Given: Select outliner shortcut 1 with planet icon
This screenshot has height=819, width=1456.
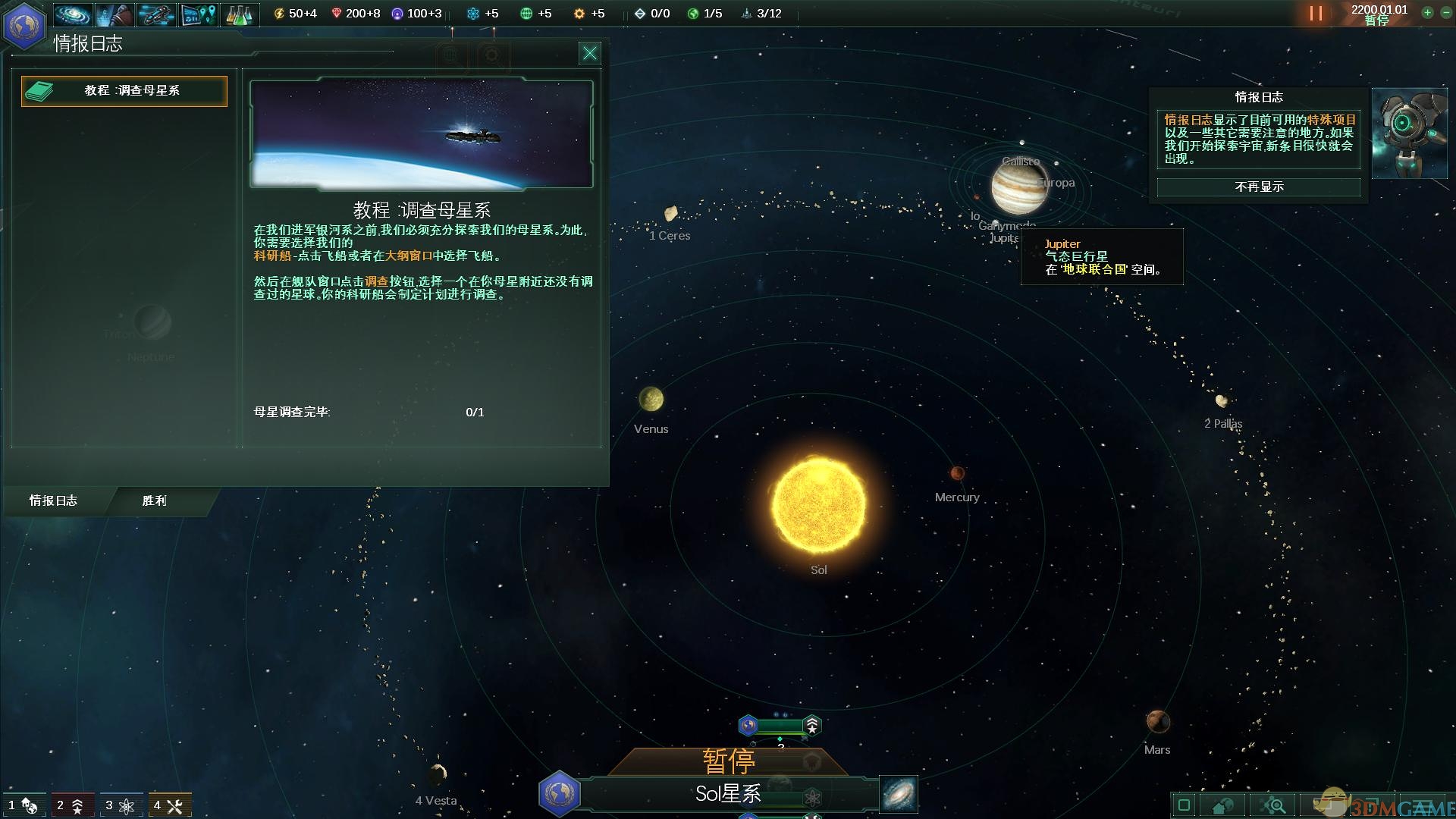Looking at the screenshot, I should pyautogui.click(x=23, y=805).
